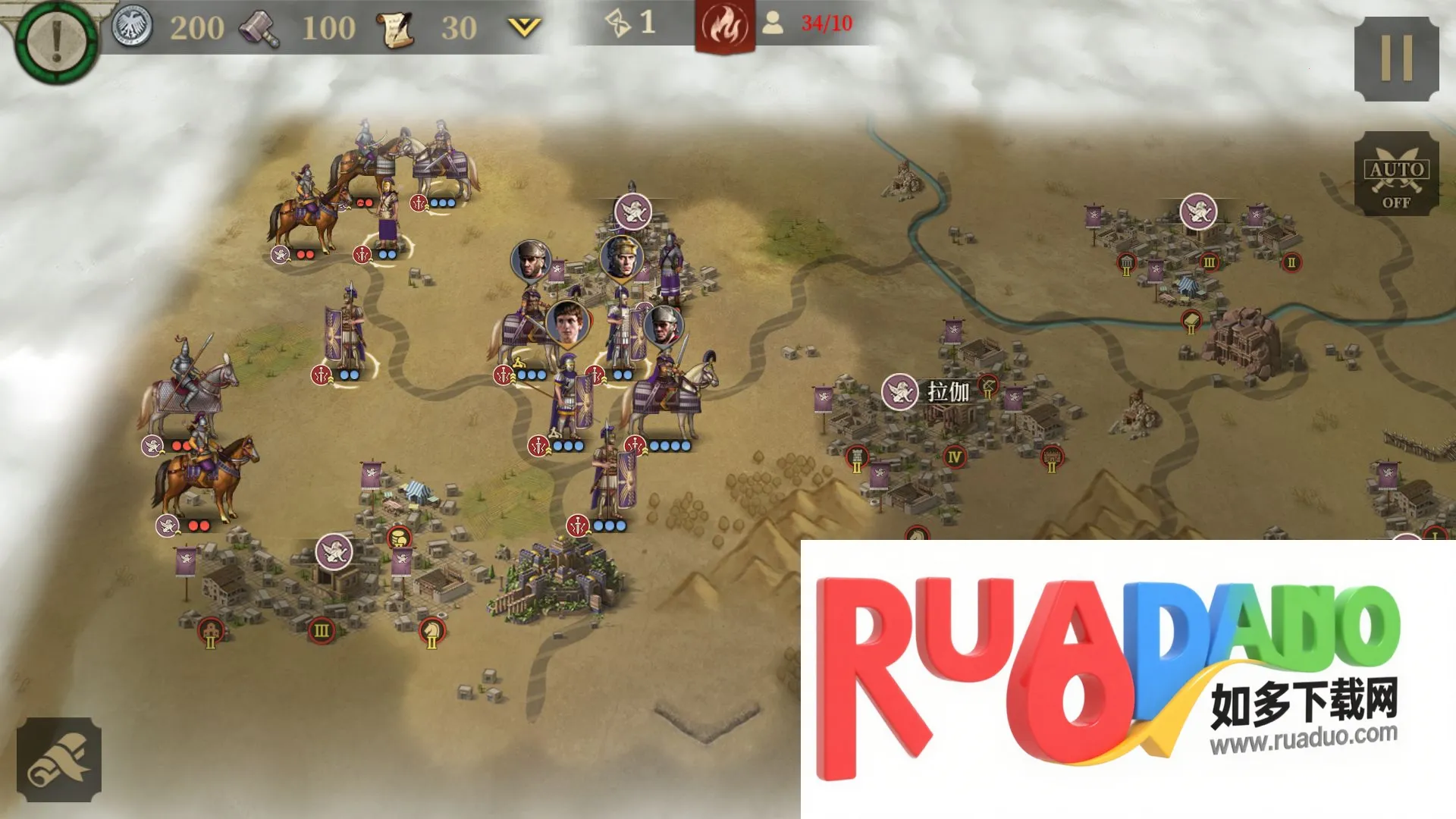Image resolution: width=1456 pixels, height=819 pixels.
Task: Visit the www.ruaduo.com watermark link
Action: pyautogui.click(x=1303, y=738)
